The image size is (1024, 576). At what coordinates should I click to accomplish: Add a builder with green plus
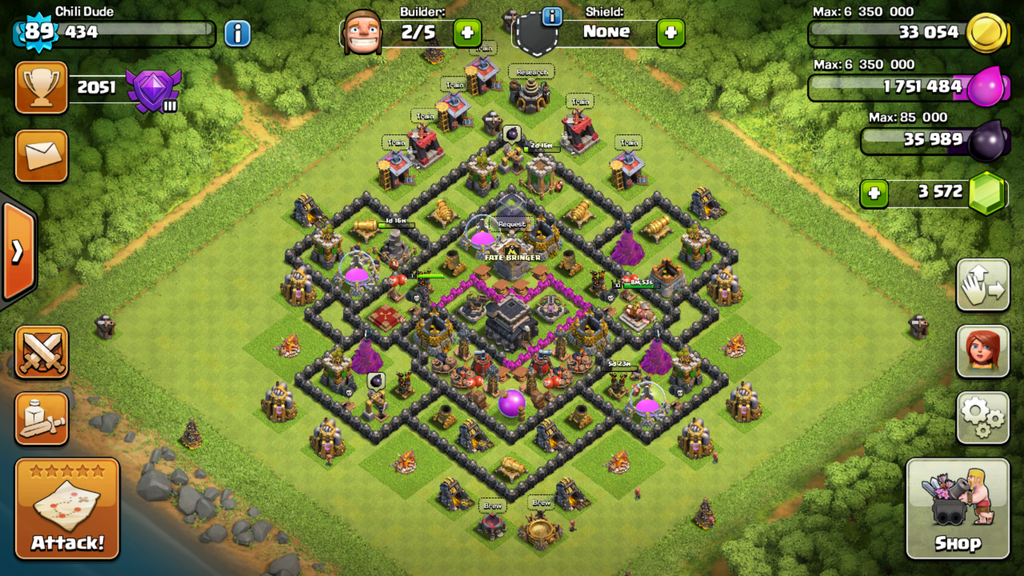(467, 33)
